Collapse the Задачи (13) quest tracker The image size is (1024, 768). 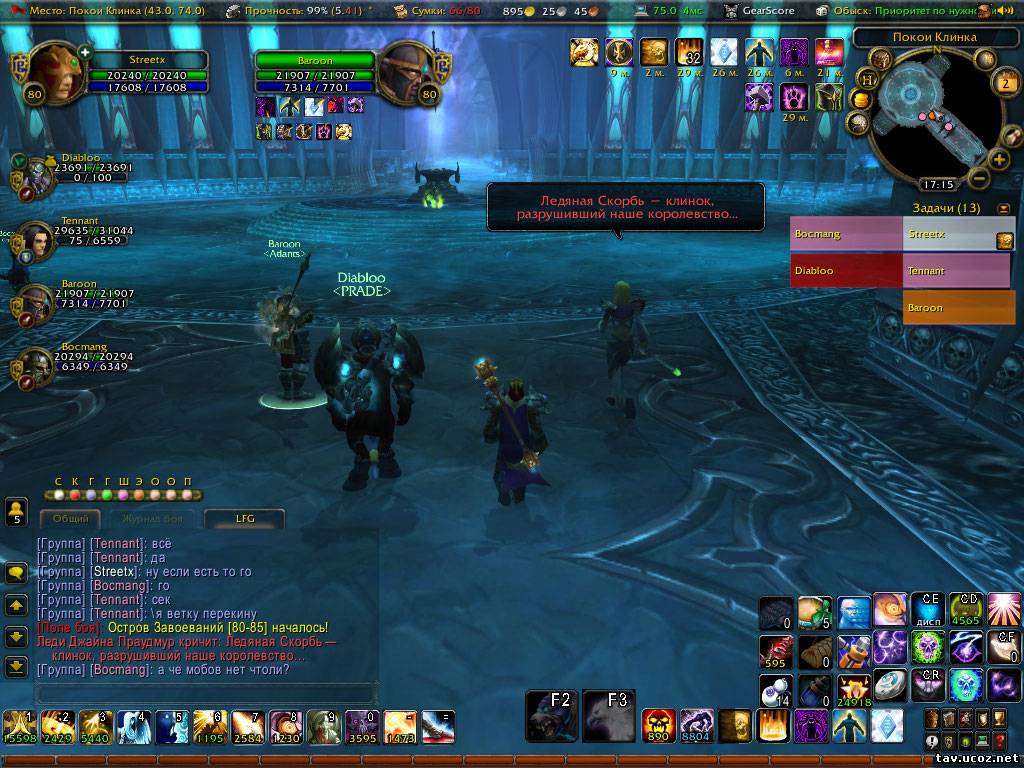coord(1004,209)
